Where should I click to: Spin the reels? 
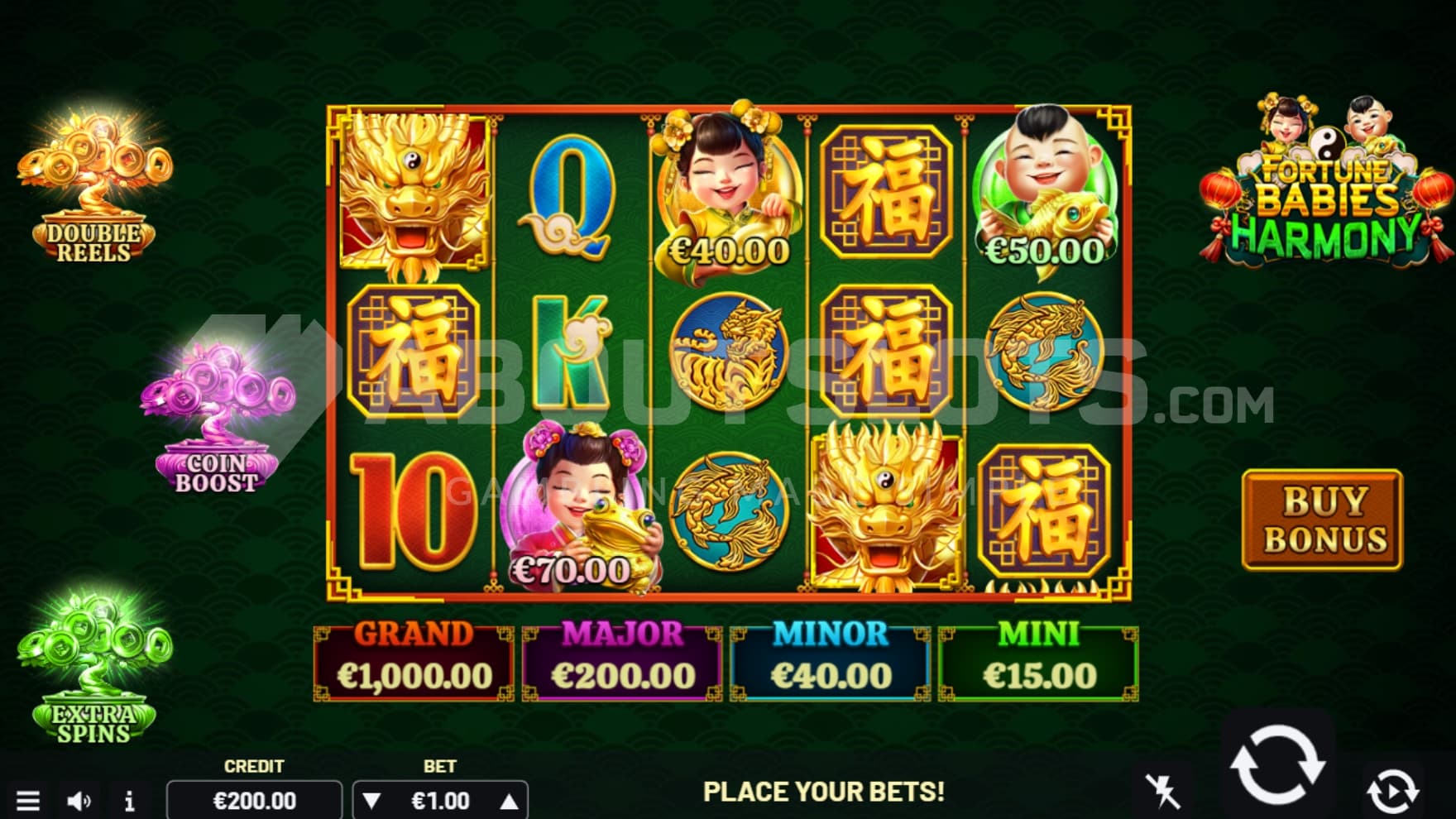[1277, 765]
